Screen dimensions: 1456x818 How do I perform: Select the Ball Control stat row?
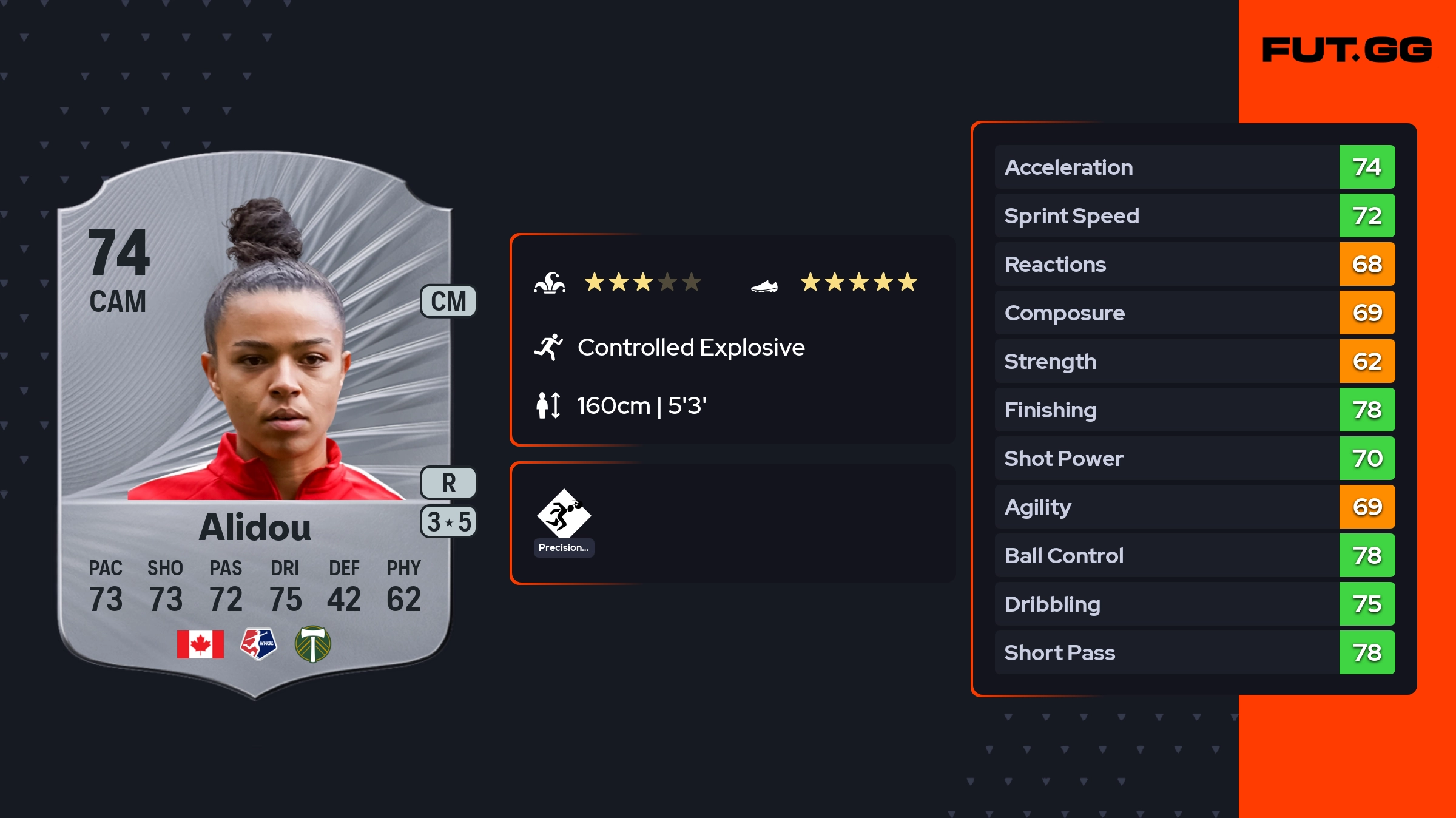1195,555
